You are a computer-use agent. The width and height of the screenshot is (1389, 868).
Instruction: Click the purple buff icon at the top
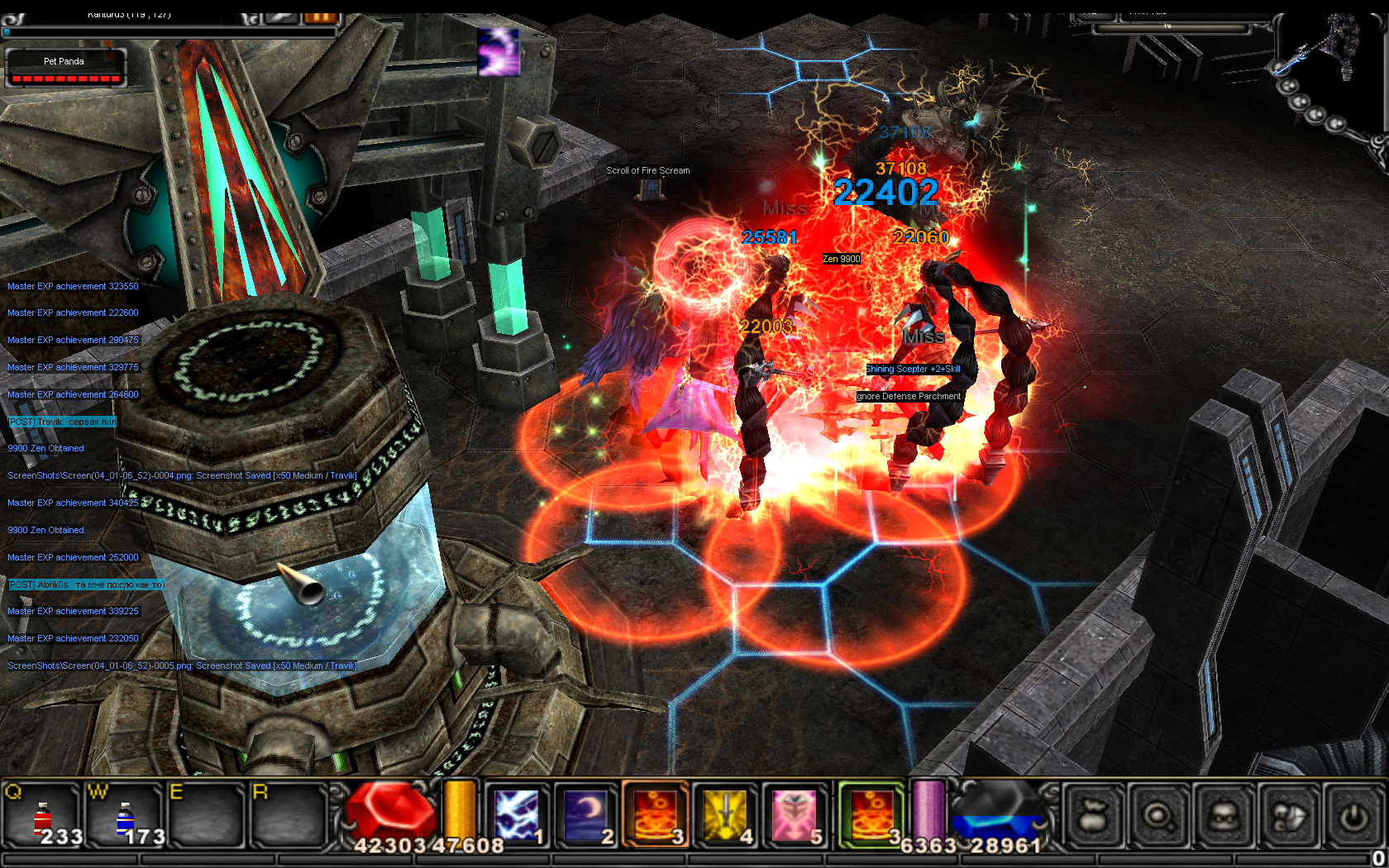click(x=499, y=52)
